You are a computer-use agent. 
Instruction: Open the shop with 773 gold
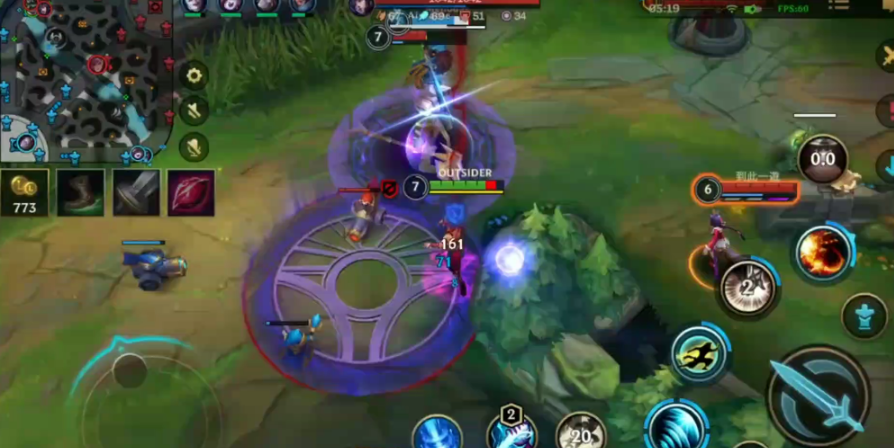(24, 193)
